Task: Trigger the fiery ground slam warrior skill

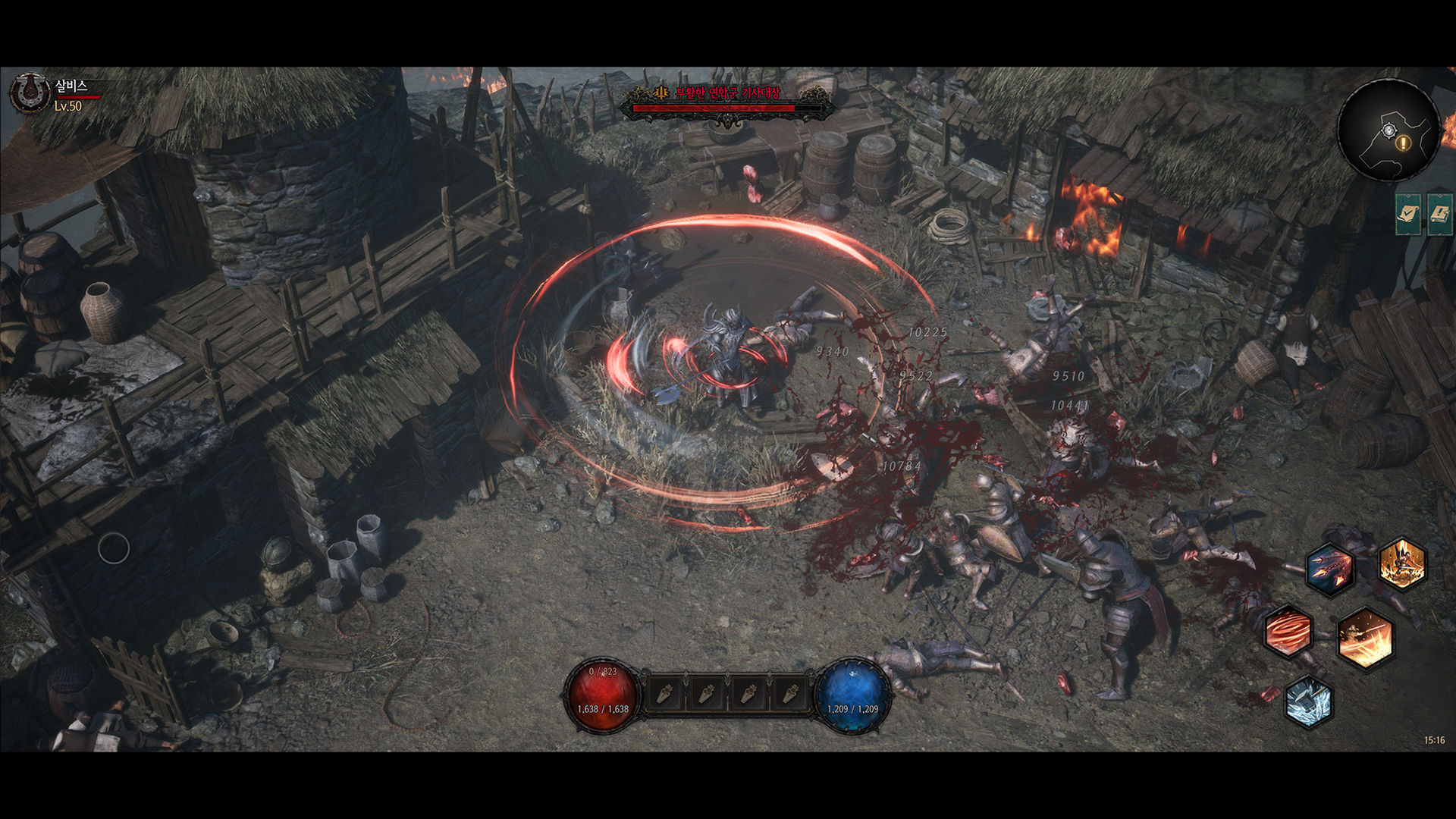Action: point(1402,563)
